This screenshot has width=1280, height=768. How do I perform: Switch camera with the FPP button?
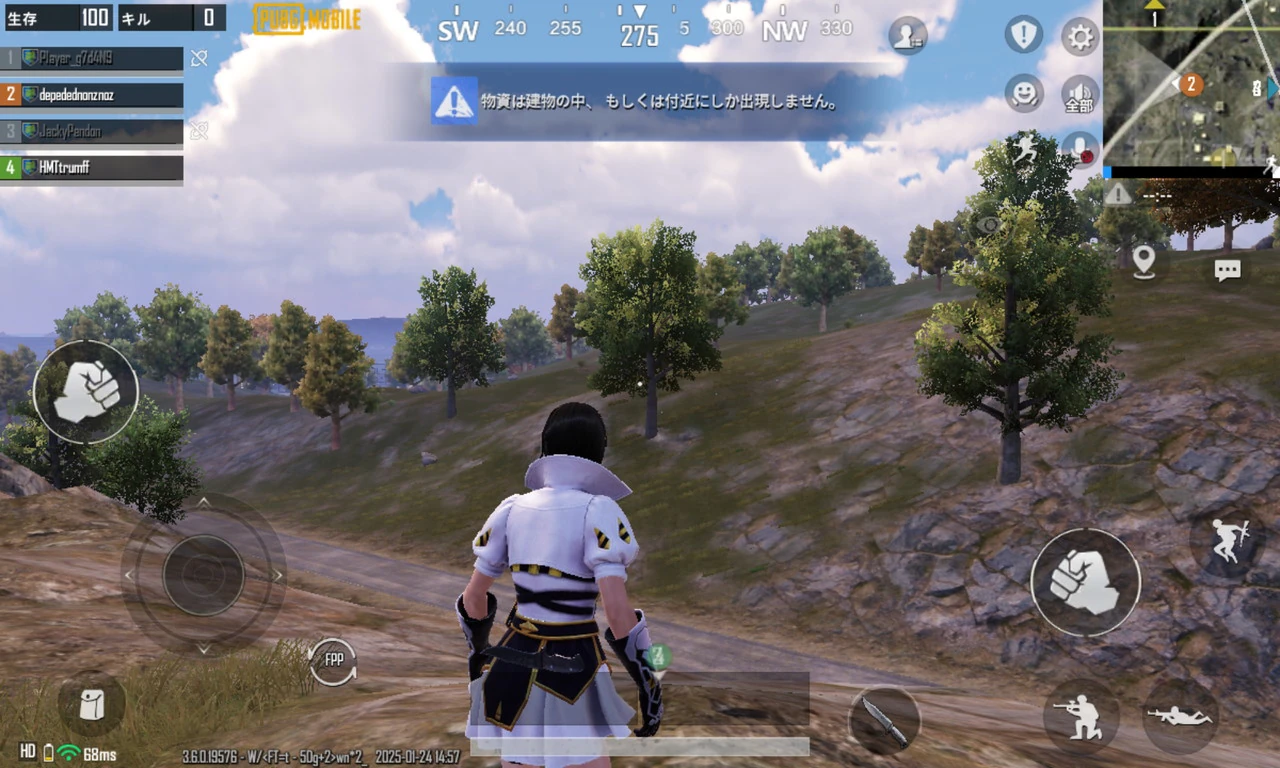click(x=332, y=661)
